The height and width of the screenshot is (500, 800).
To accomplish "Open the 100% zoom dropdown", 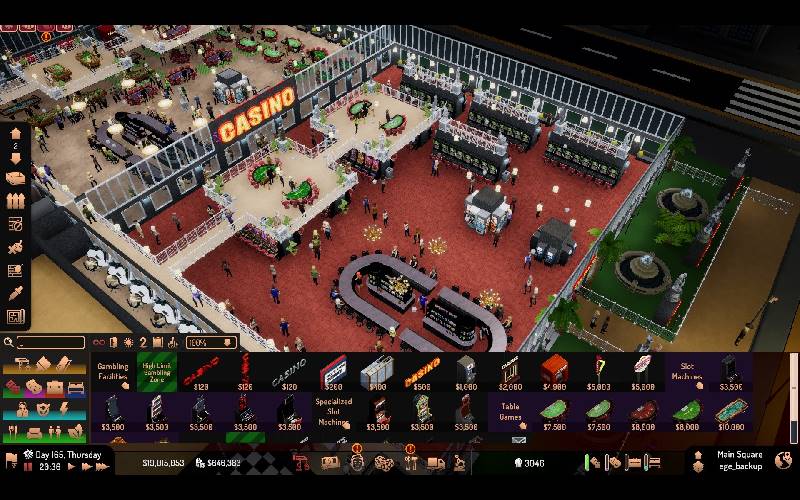I will [209, 342].
